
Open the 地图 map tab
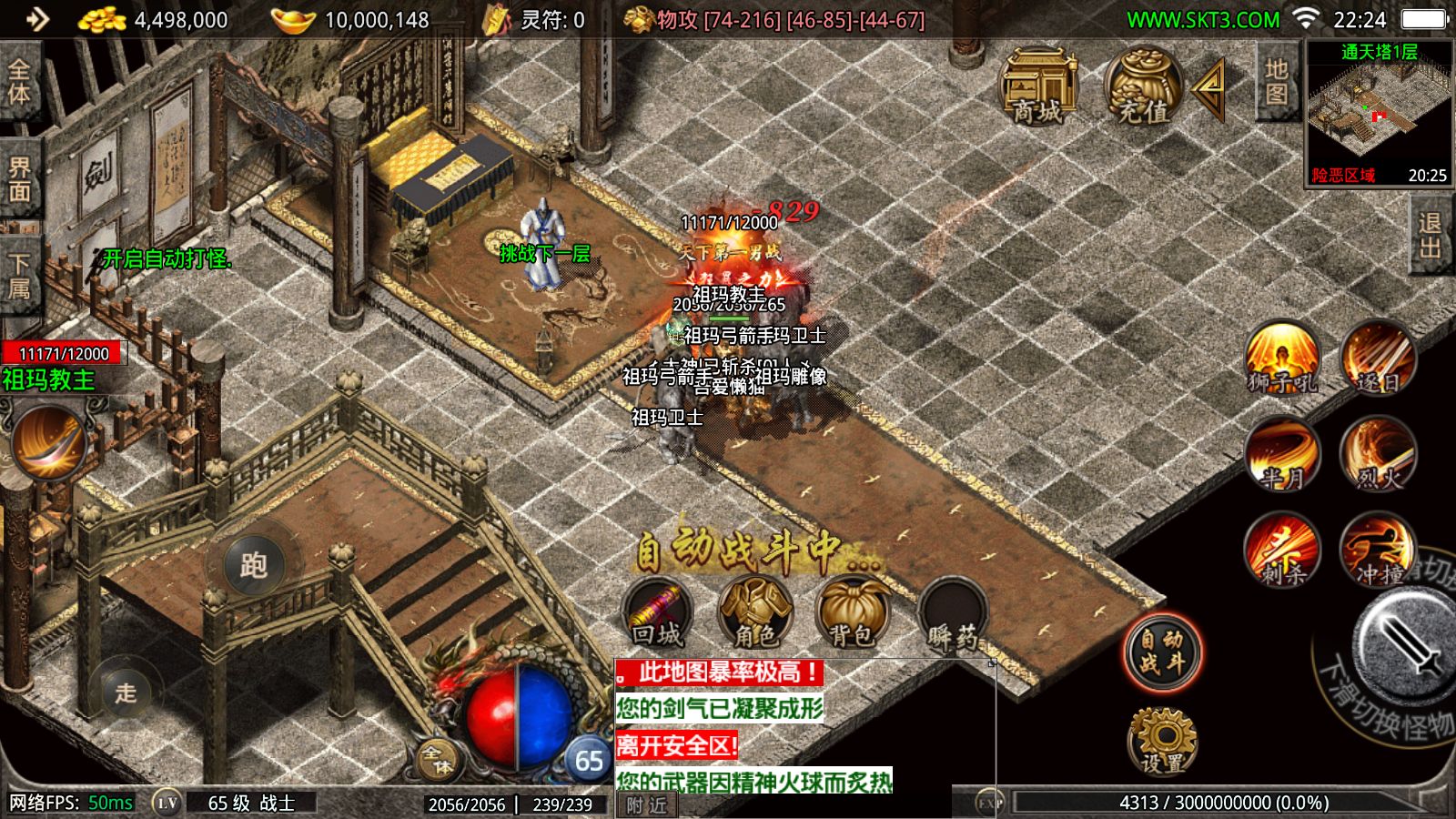point(1276,82)
